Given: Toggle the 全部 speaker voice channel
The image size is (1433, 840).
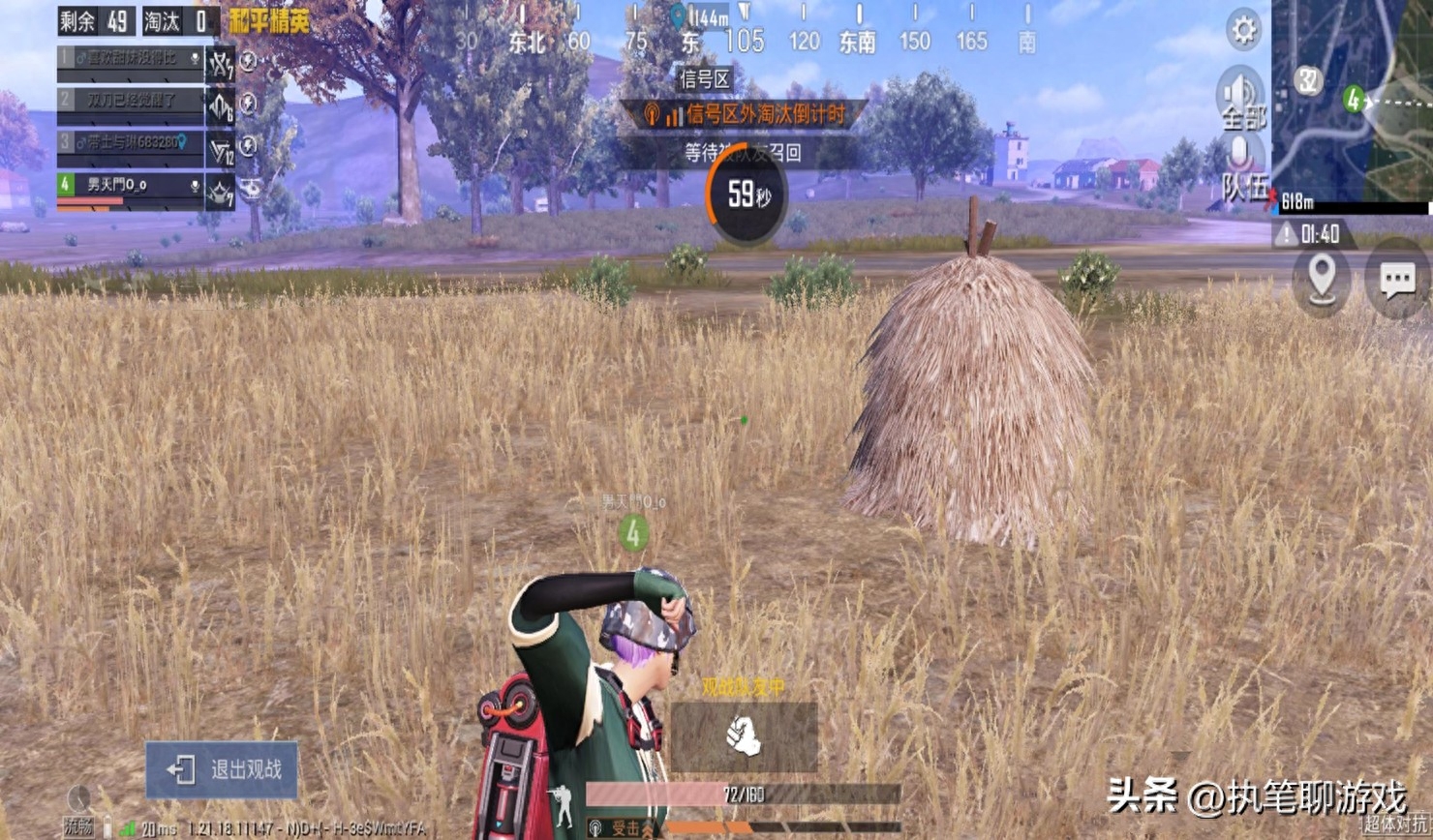Looking at the screenshot, I should pos(1240,98).
